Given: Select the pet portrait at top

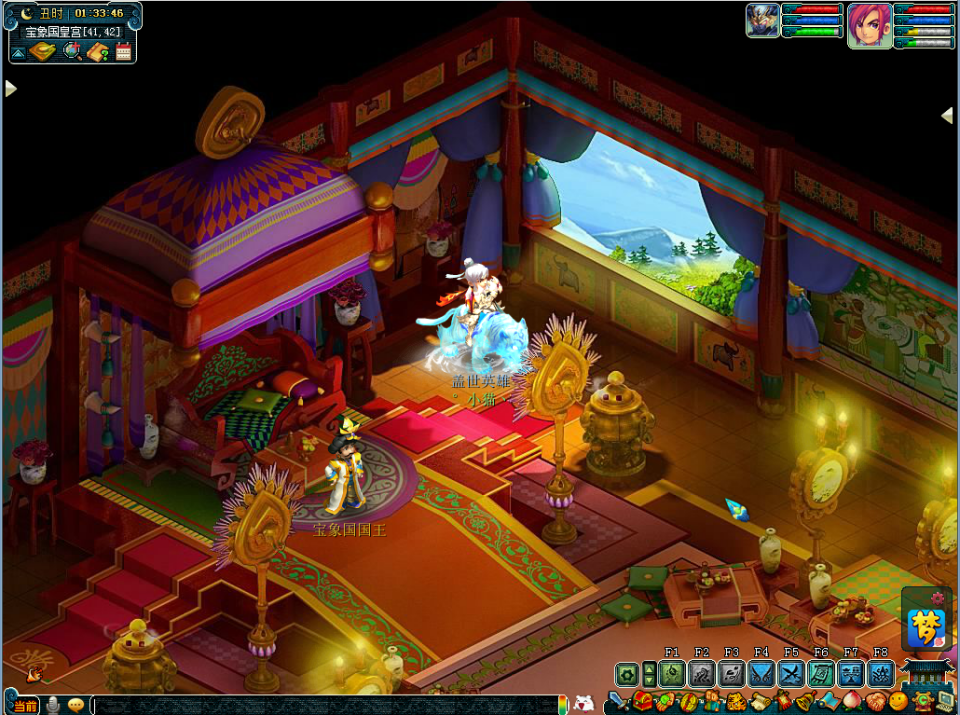Looking at the screenshot, I should (x=762, y=21).
